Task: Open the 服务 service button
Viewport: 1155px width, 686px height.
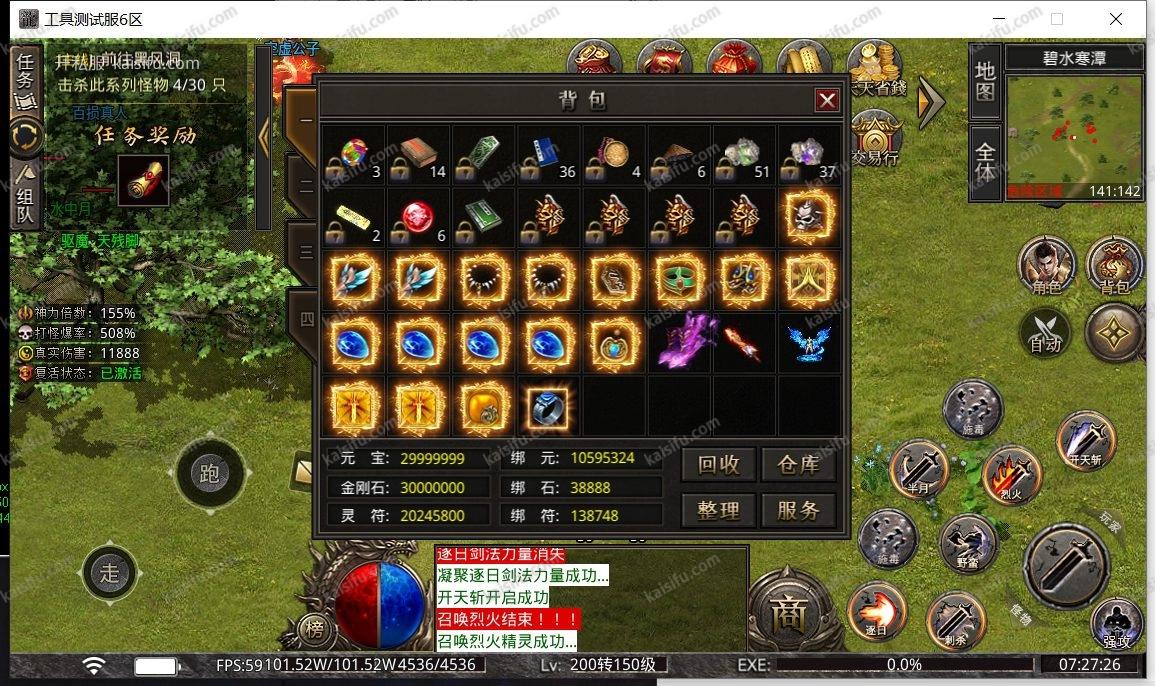Action: tap(798, 510)
